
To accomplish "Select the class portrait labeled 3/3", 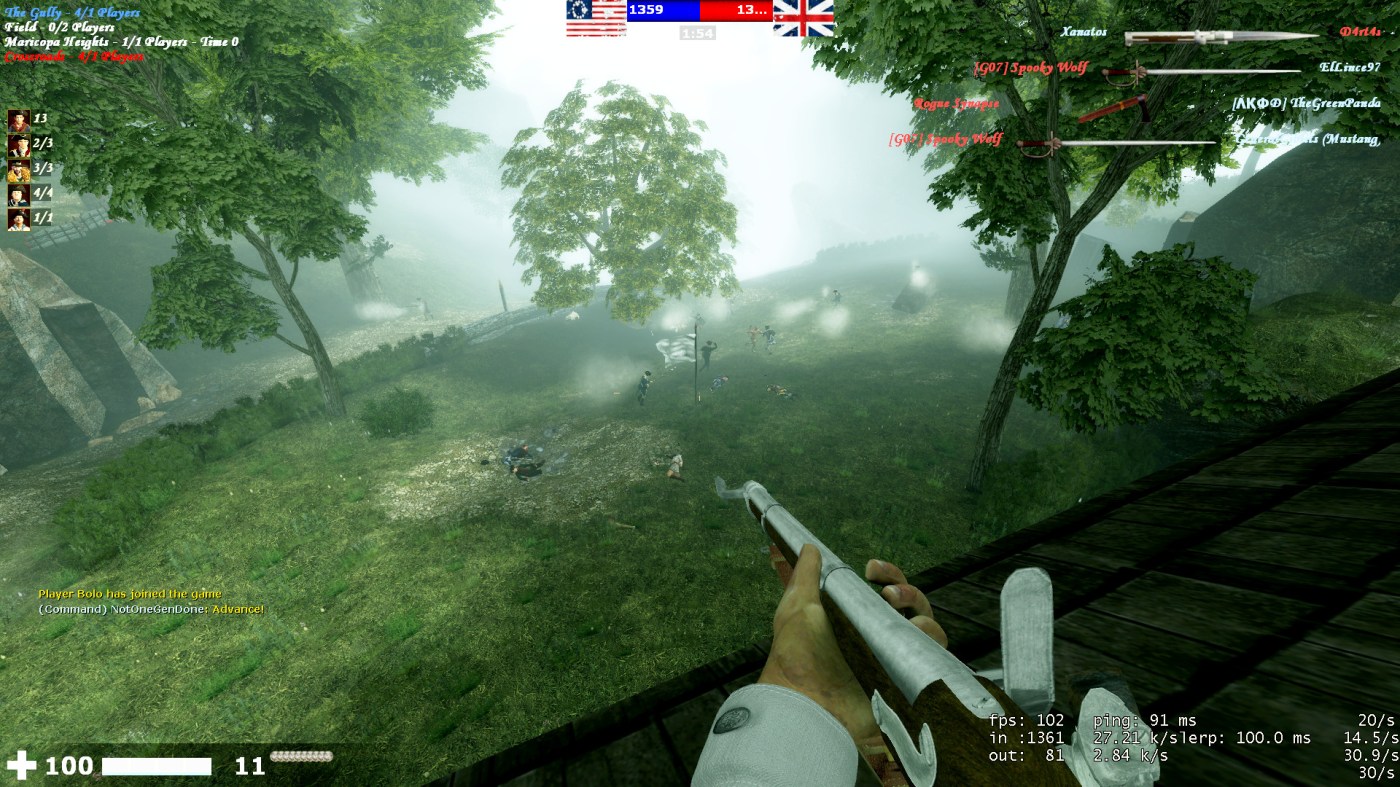I will (x=19, y=170).
